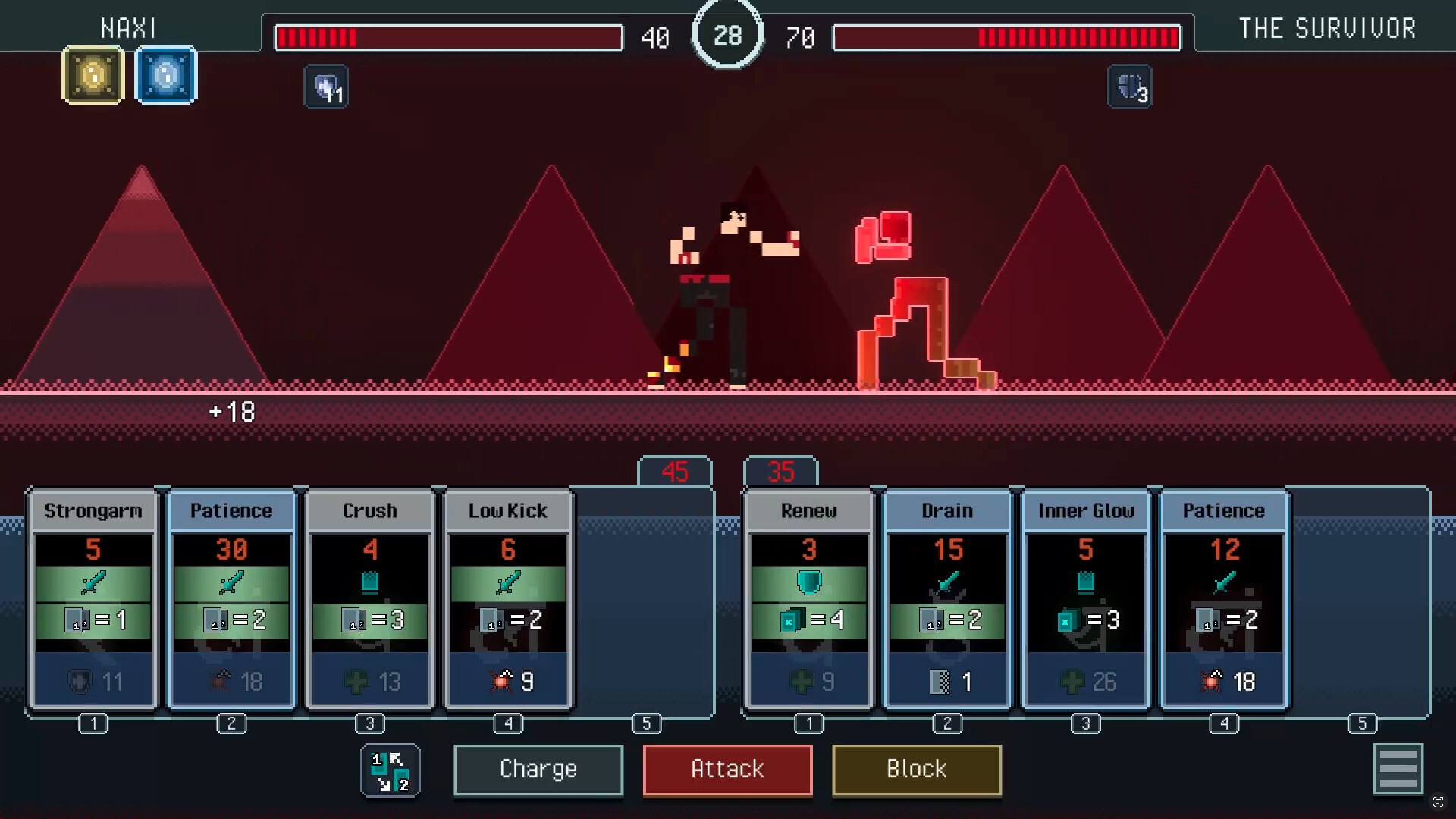Select the gold coin token
This screenshot has height=819, width=1456.
coord(93,75)
